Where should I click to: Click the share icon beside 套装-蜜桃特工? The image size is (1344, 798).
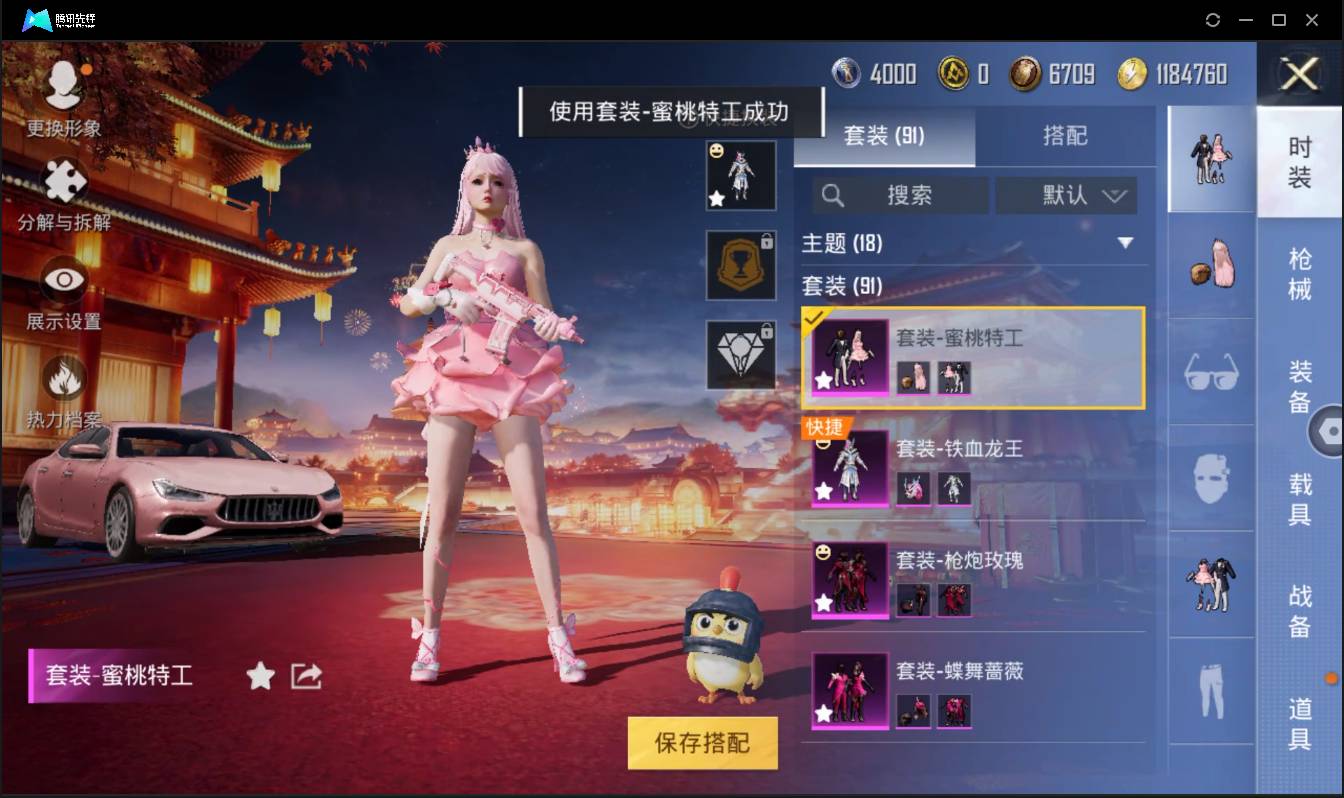point(306,676)
